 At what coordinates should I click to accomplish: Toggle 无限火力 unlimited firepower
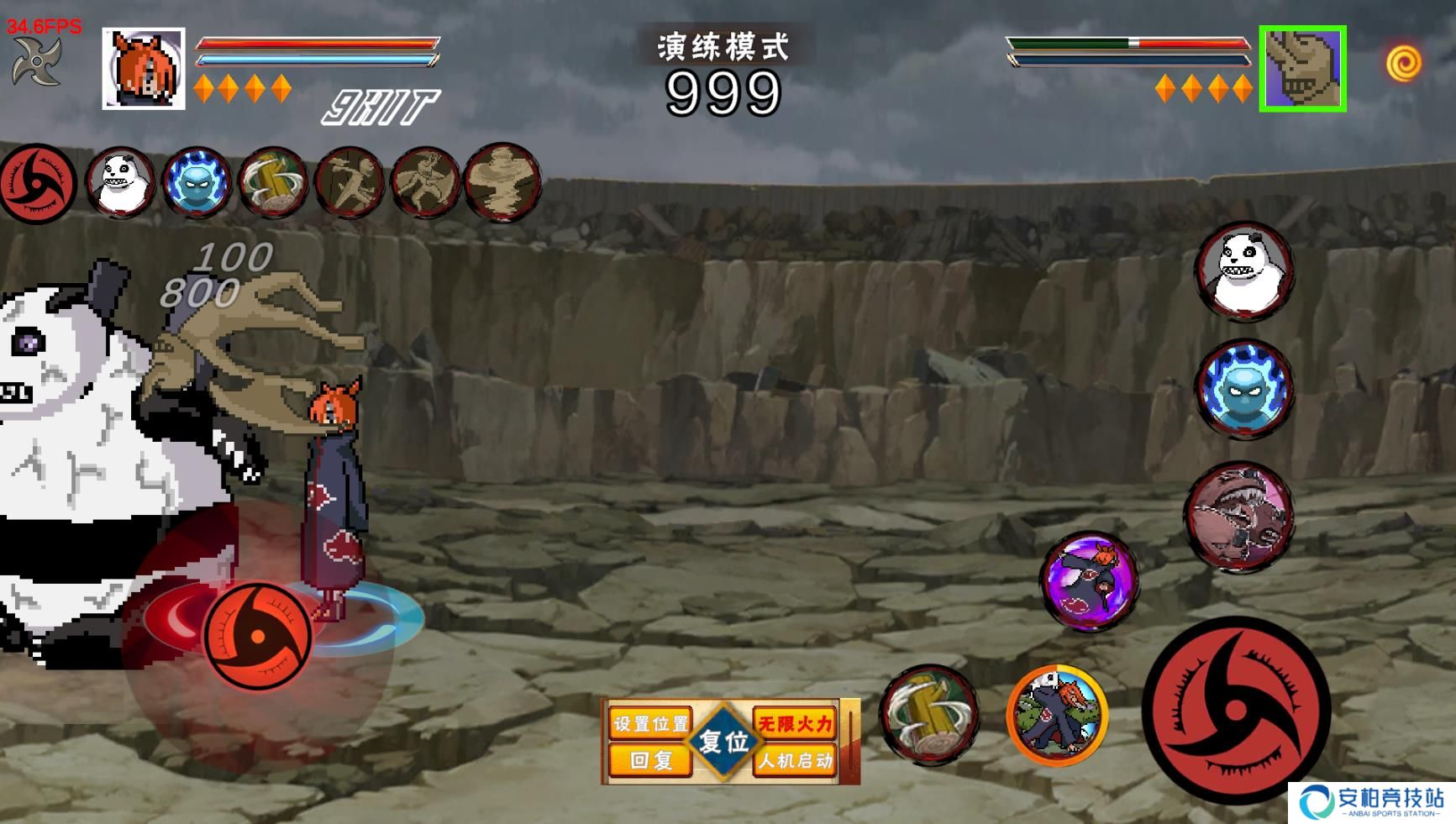click(795, 723)
